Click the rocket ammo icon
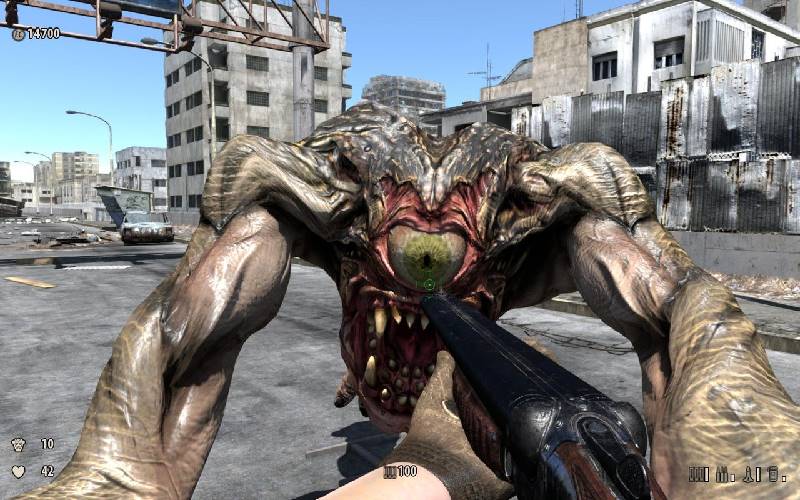 (746, 474)
